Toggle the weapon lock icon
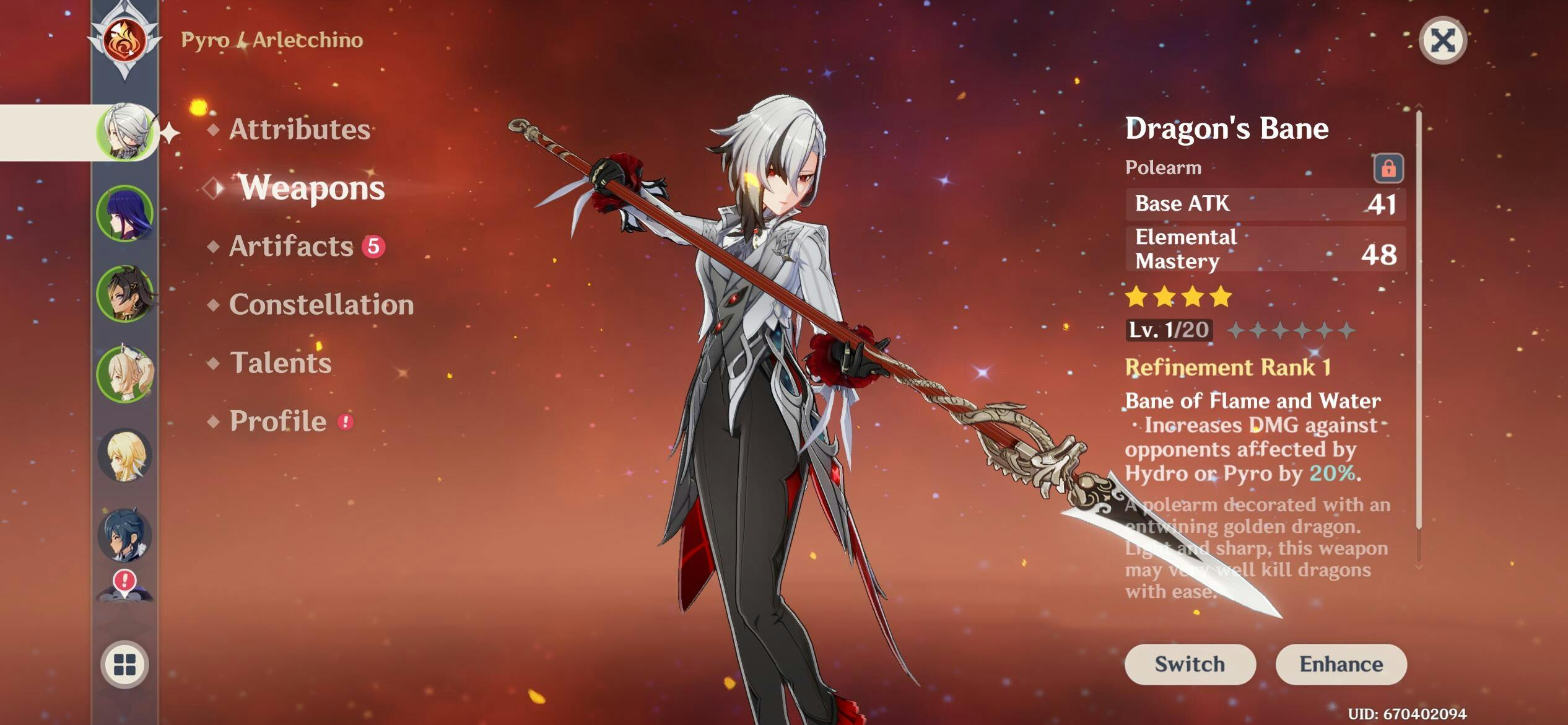 point(1388,168)
